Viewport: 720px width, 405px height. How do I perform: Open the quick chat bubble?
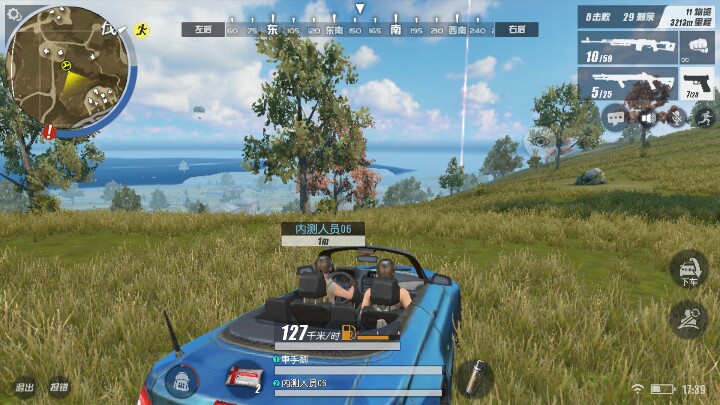point(613,118)
